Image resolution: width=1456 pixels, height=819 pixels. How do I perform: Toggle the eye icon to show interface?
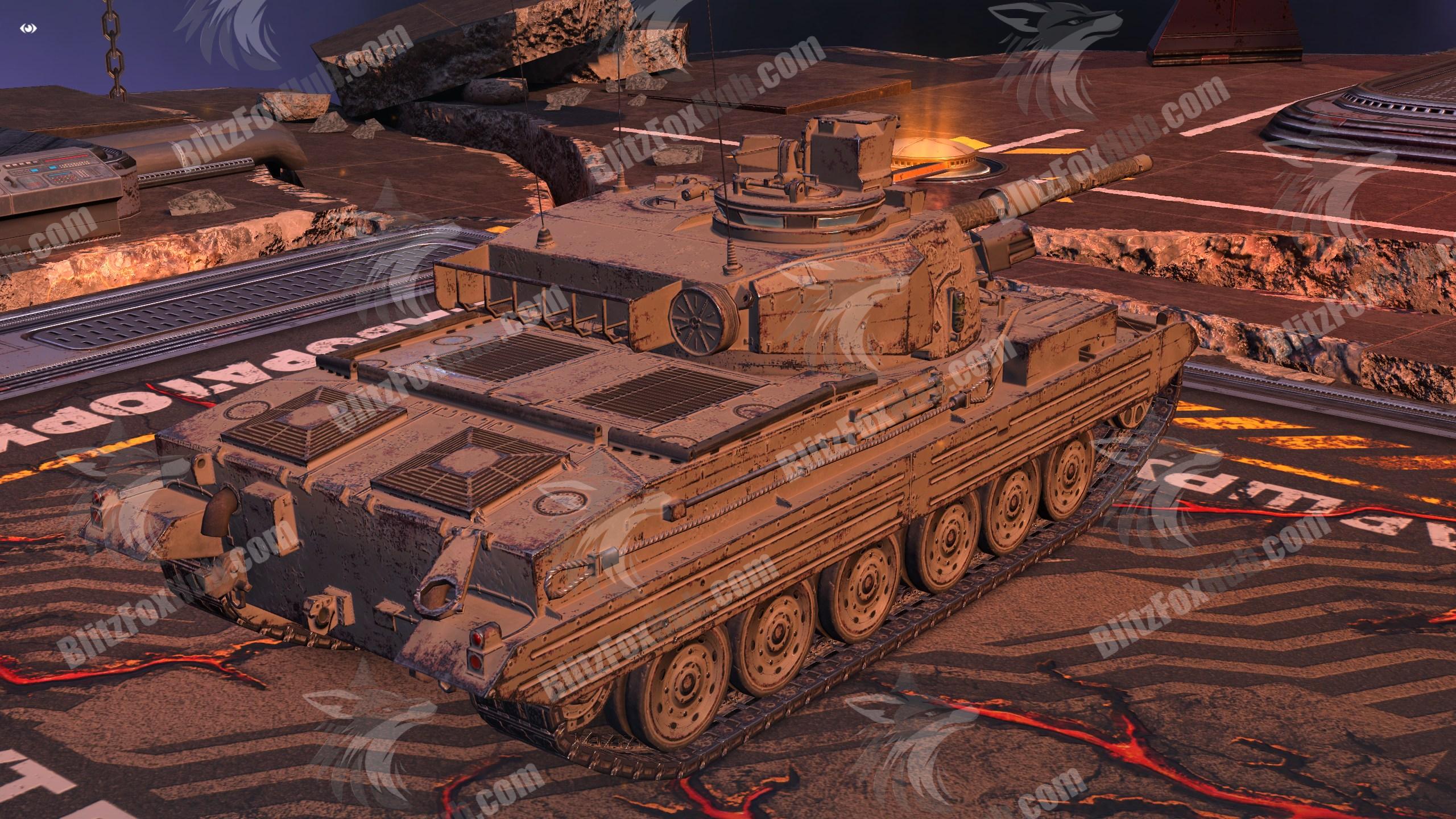(29, 28)
